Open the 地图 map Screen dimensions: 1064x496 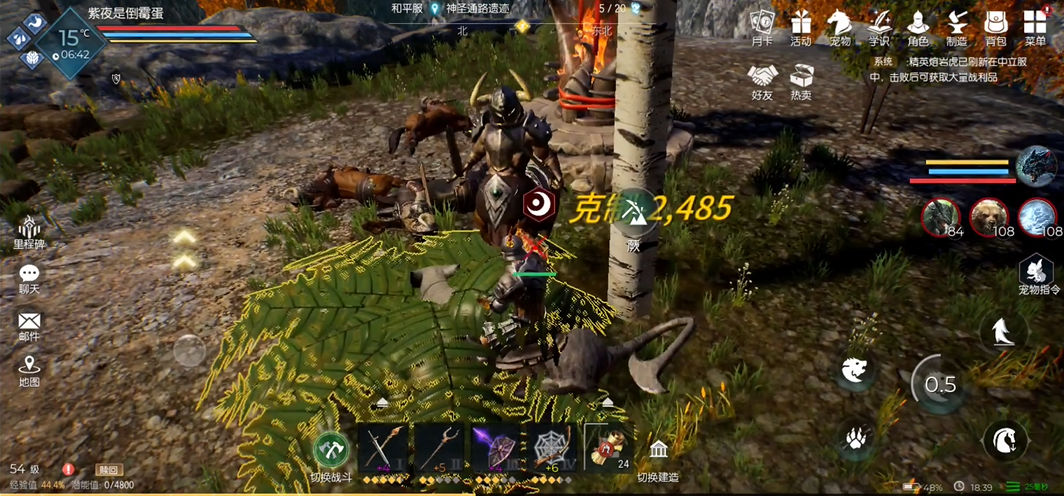click(x=29, y=370)
